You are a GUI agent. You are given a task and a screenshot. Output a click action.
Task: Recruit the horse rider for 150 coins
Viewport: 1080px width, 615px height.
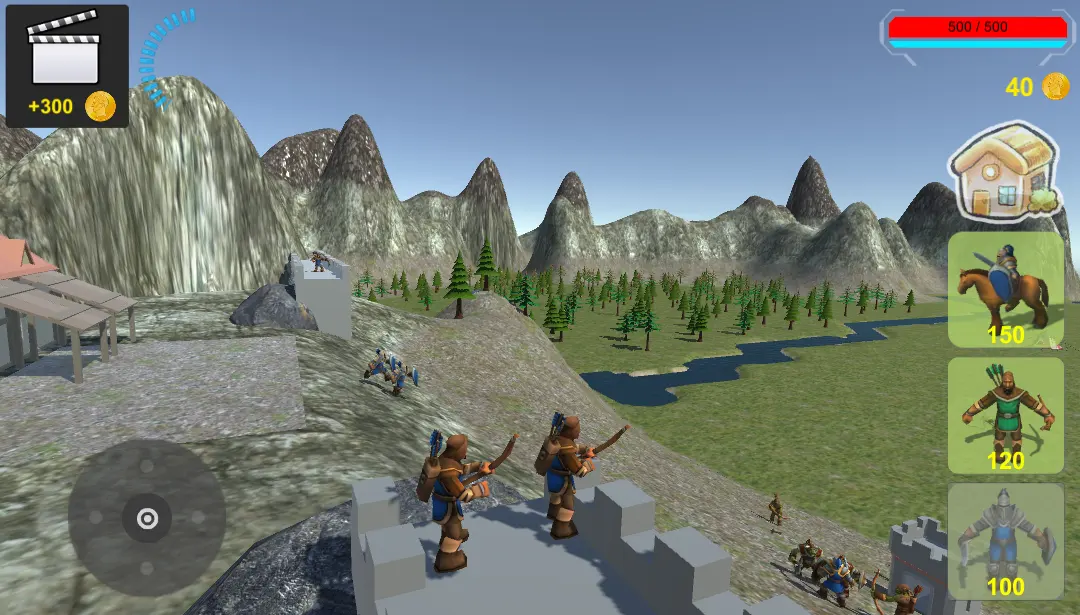1005,290
